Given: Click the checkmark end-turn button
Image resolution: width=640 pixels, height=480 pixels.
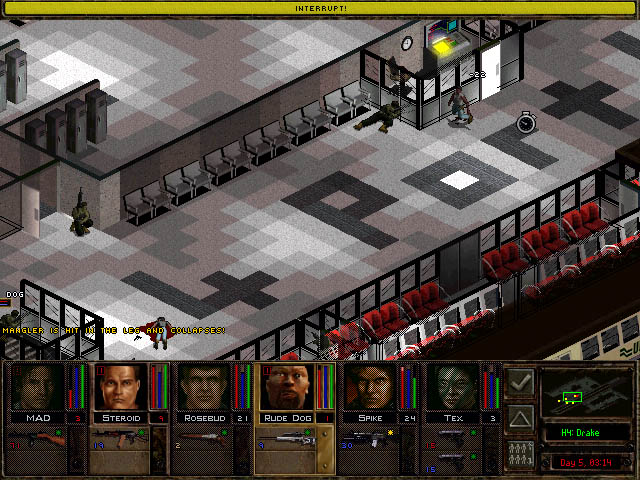Looking at the screenshot, I should 520,382.
